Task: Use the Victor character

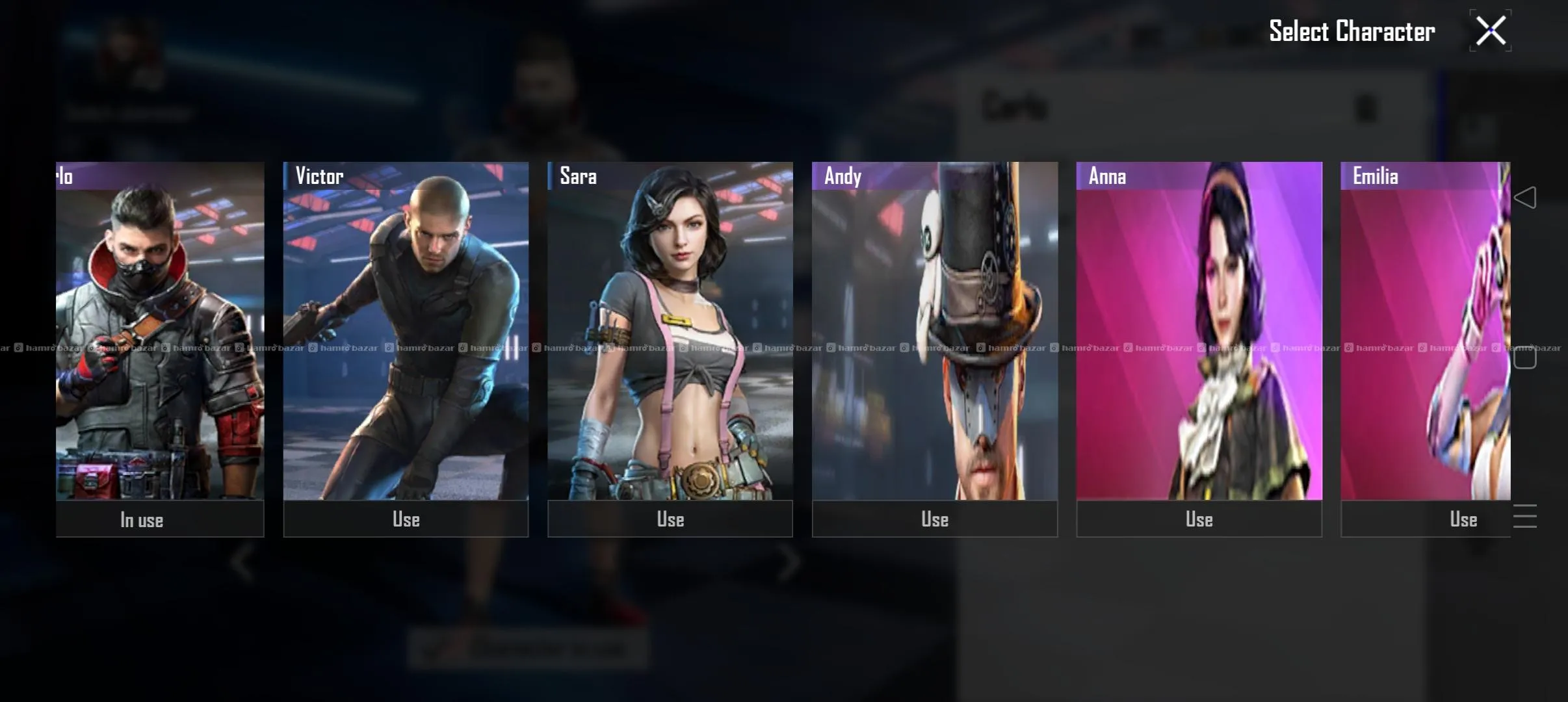Action: (406, 519)
